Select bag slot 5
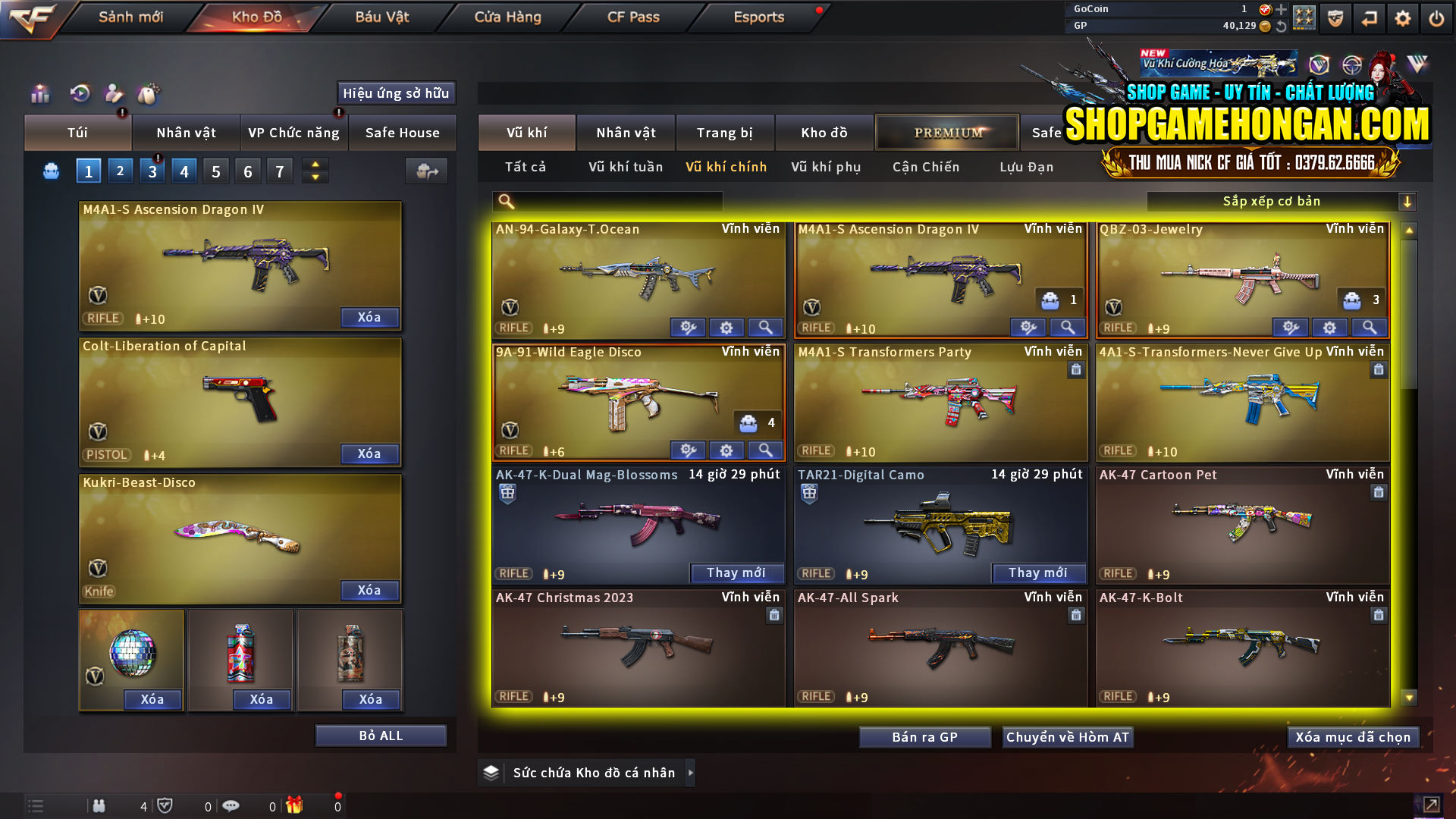The height and width of the screenshot is (819, 1456). 215,171
